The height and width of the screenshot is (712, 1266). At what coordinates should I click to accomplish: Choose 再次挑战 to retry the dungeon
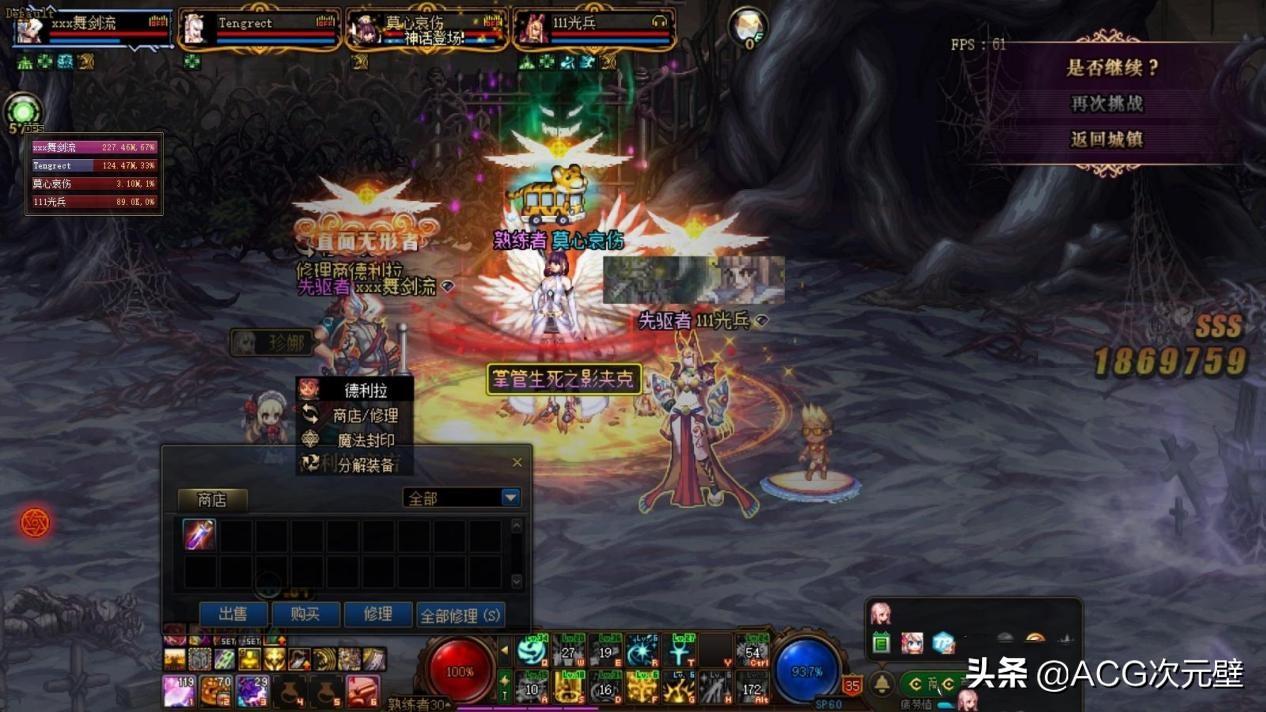pyautogui.click(x=1106, y=103)
